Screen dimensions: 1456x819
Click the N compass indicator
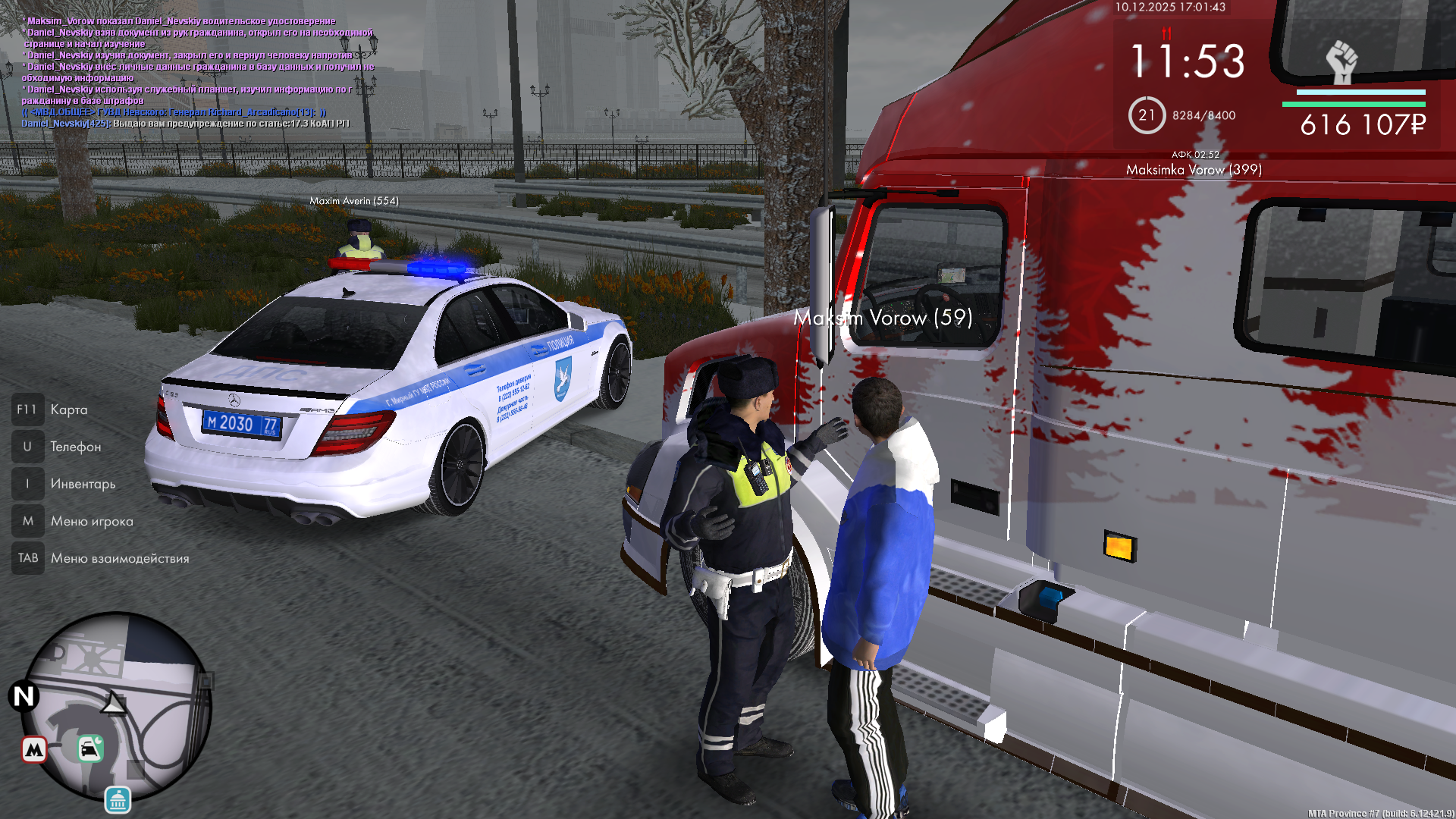pos(24,695)
